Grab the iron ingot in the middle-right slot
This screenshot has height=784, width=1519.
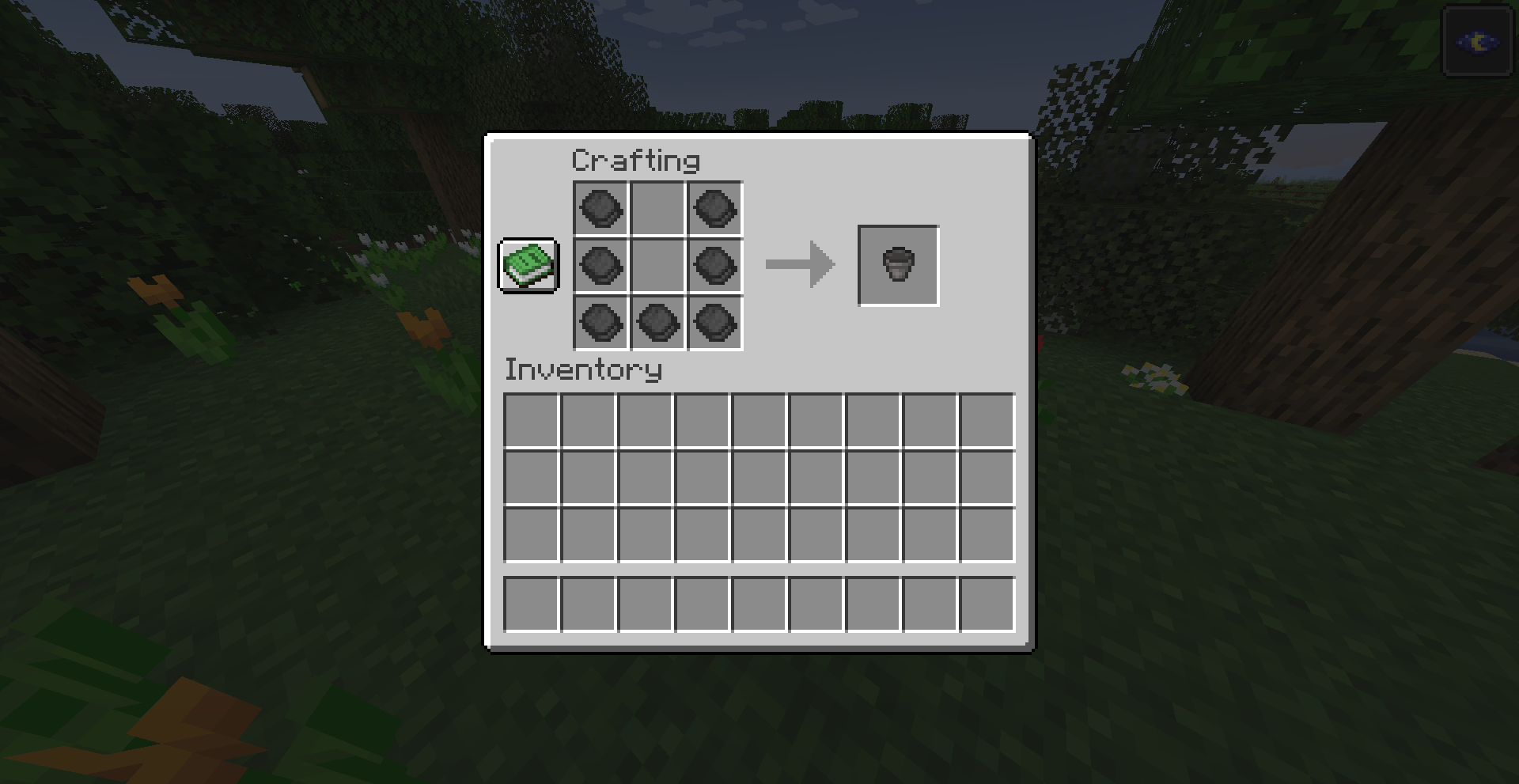[x=714, y=266]
